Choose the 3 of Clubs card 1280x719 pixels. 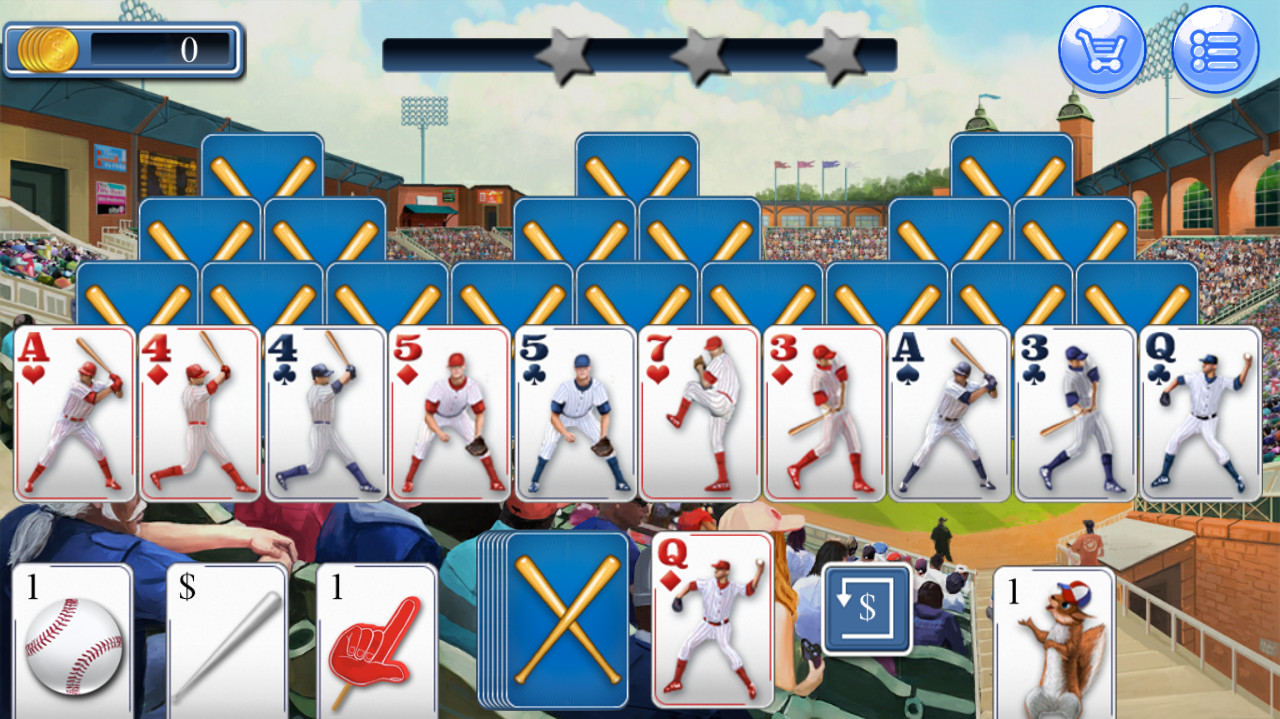(1075, 412)
